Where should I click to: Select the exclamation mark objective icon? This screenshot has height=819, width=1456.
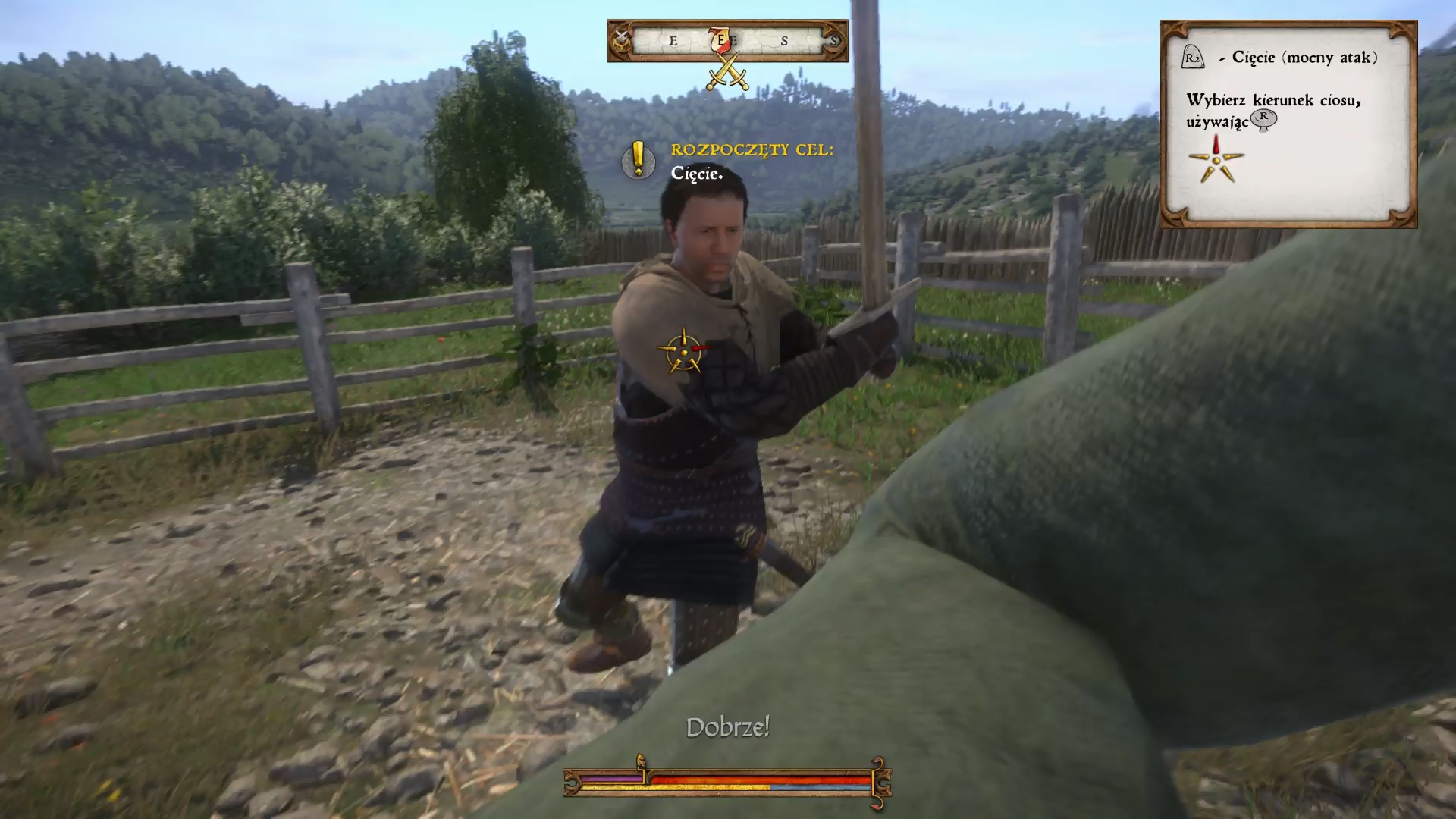click(x=638, y=160)
